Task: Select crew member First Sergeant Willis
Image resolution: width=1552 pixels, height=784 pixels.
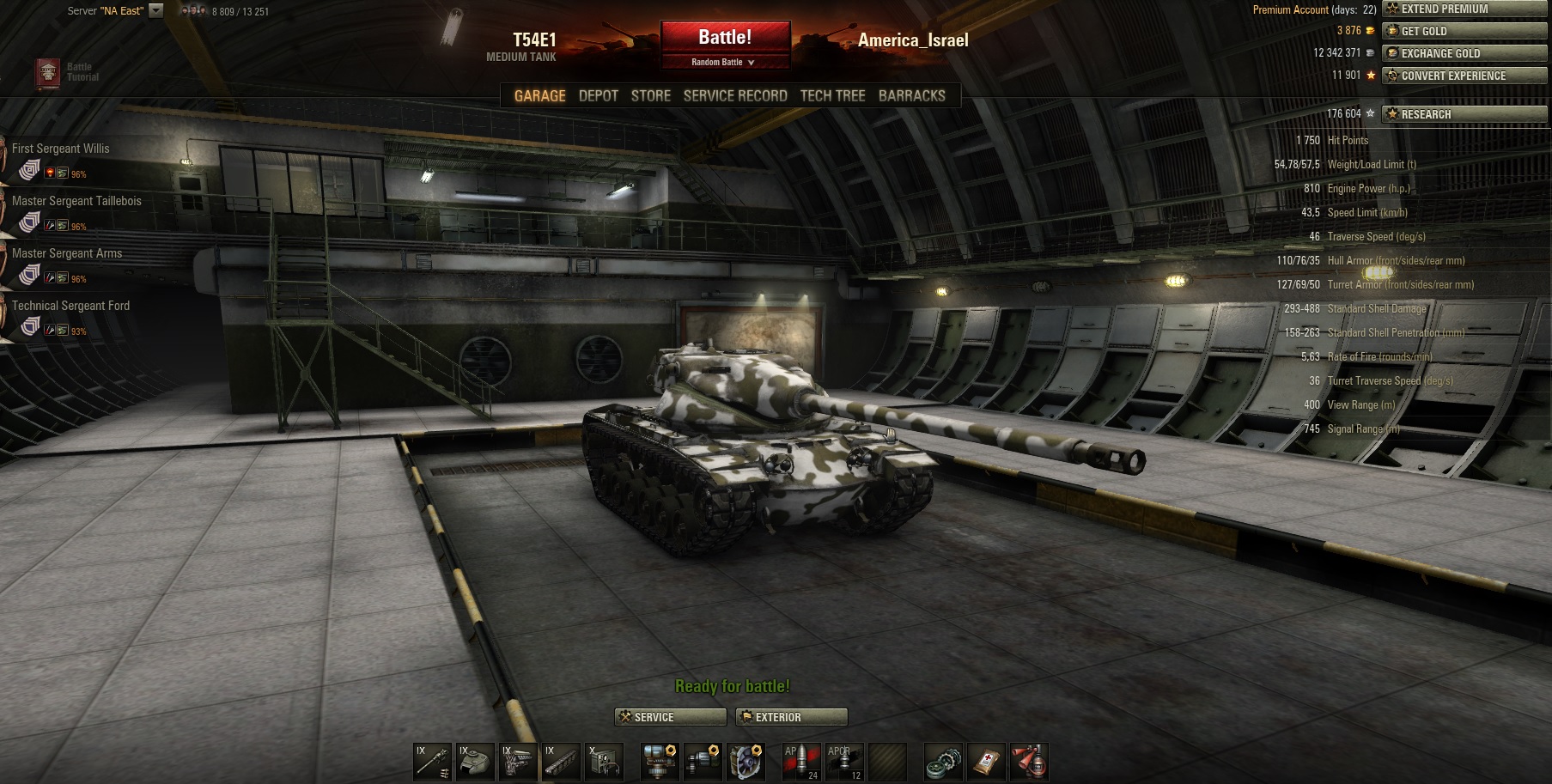Action: [60, 149]
